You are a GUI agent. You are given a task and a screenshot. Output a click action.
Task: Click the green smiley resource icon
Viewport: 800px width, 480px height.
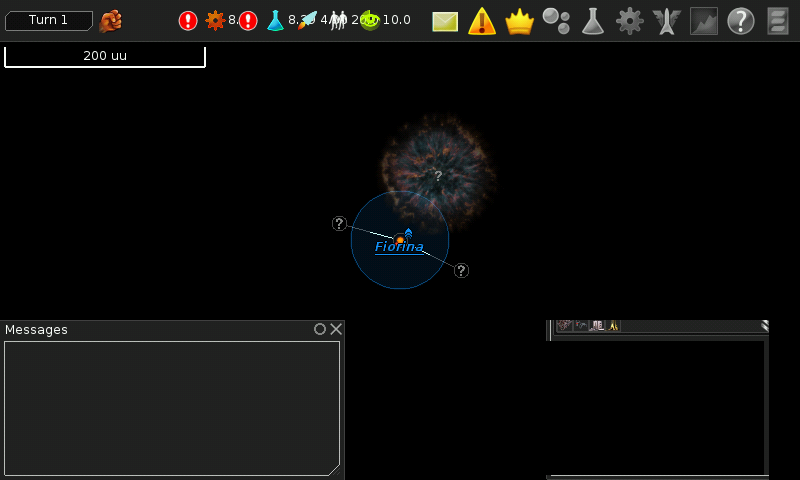point(370,20)
